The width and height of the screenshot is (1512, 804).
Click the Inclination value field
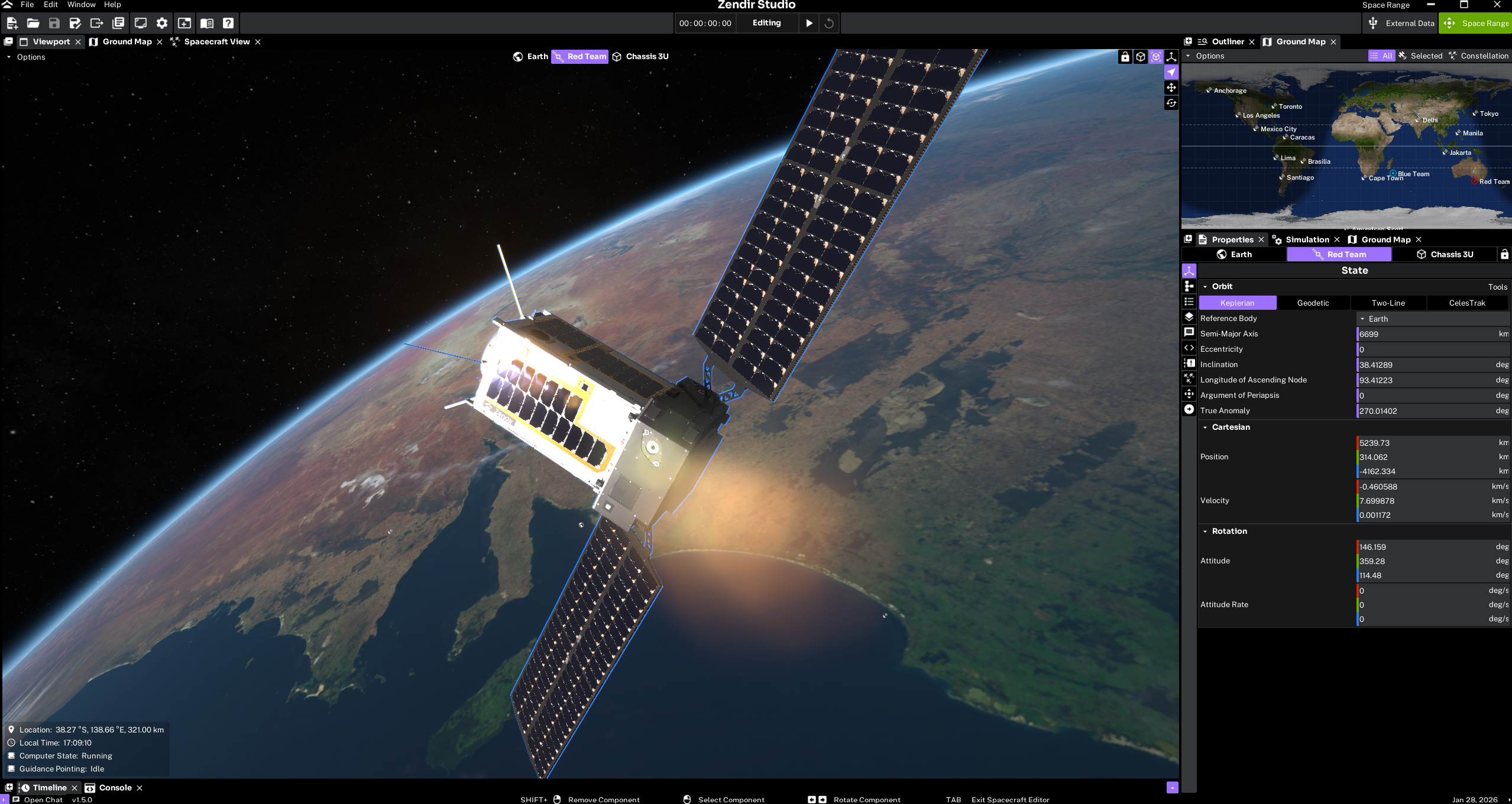(1426, 365)
